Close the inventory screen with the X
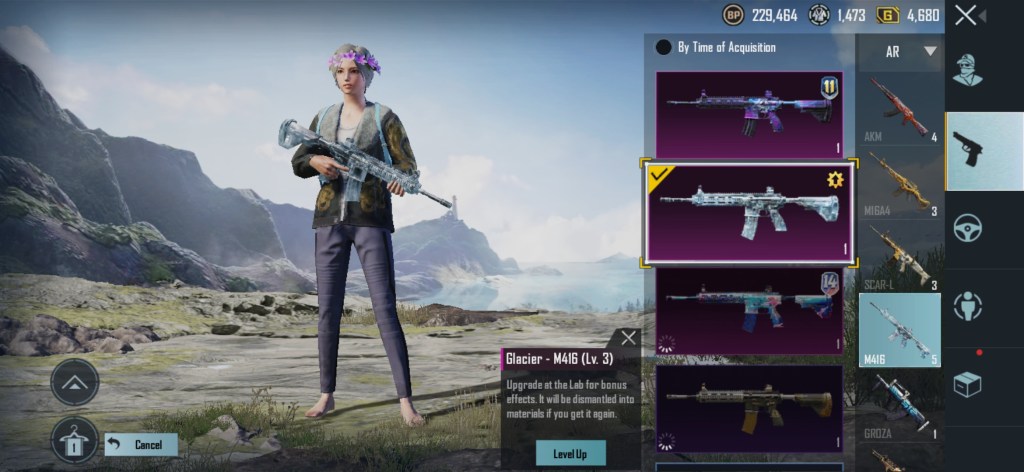1024x472 pixels. click(965, 15)
